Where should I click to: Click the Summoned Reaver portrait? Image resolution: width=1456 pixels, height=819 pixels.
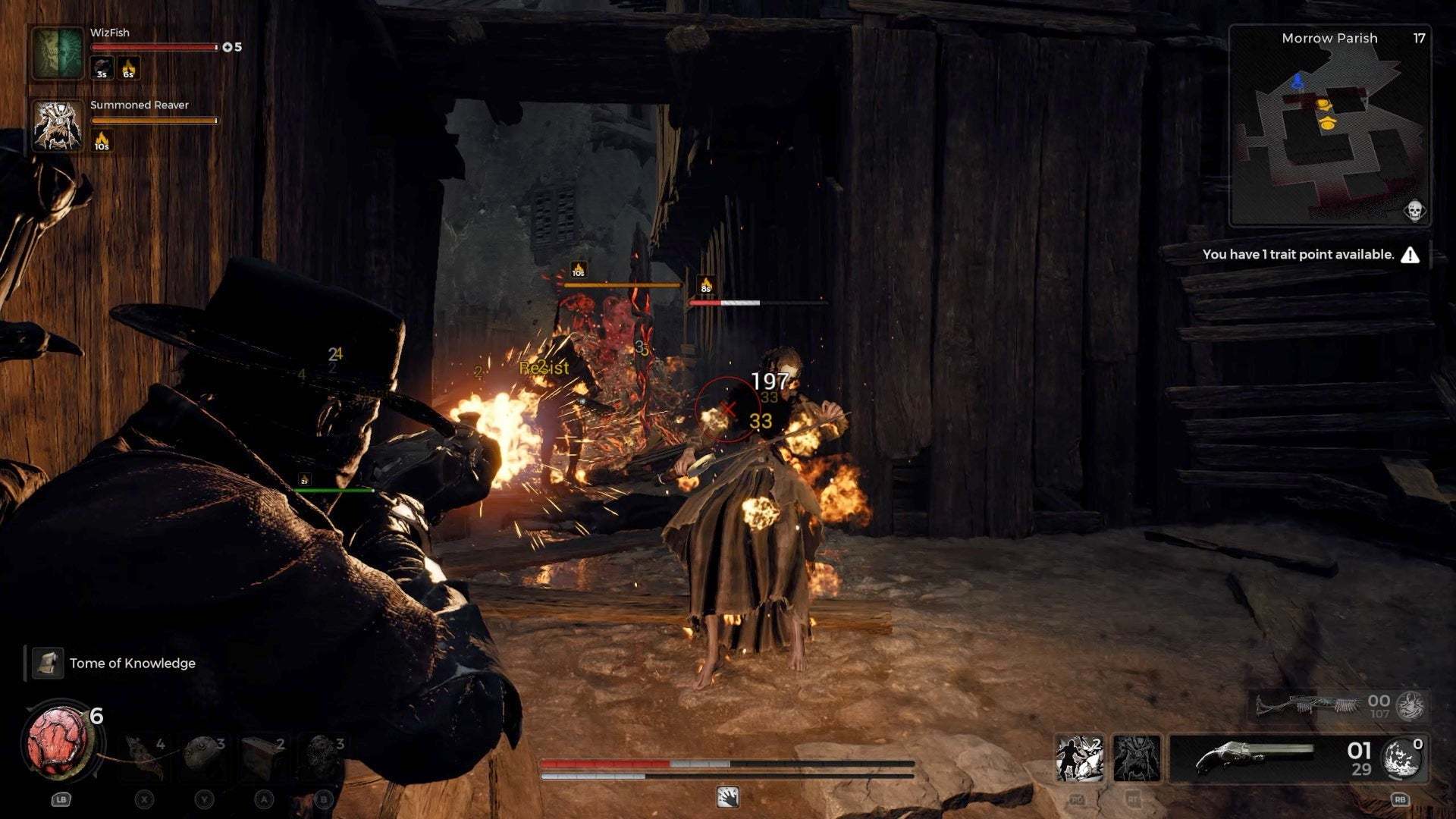[58, 126]
